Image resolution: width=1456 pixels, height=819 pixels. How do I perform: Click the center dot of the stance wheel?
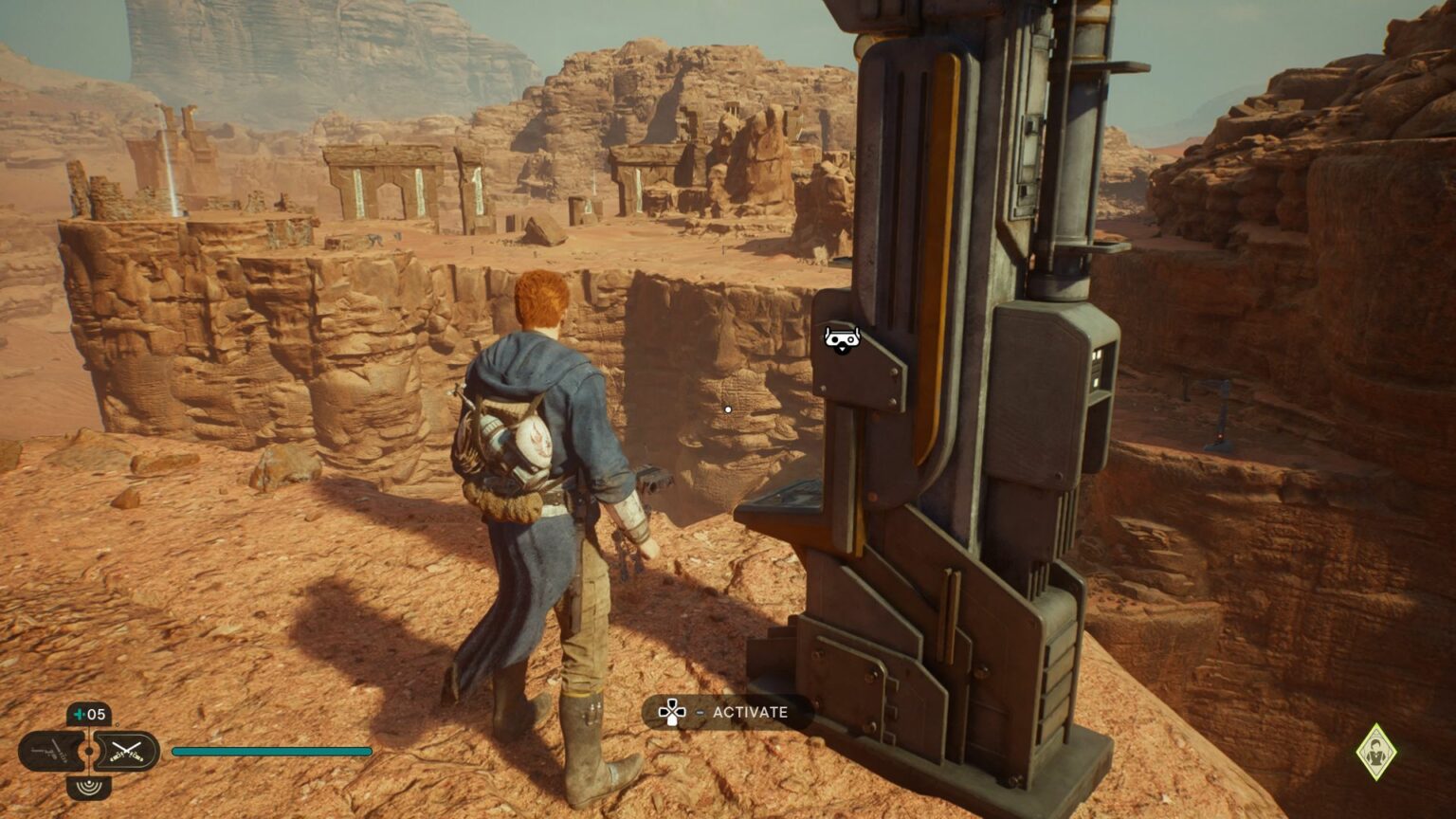[88, 751]
